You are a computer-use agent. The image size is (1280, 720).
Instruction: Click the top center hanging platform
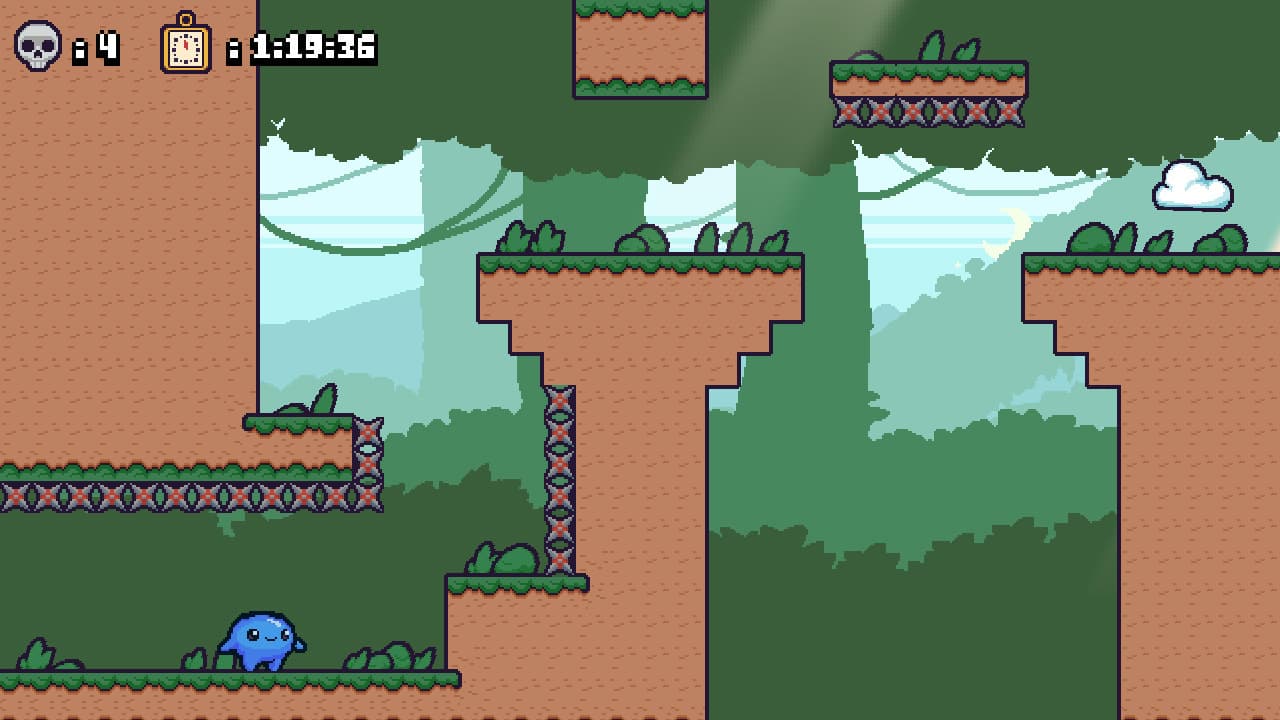[x=640, y=50]
